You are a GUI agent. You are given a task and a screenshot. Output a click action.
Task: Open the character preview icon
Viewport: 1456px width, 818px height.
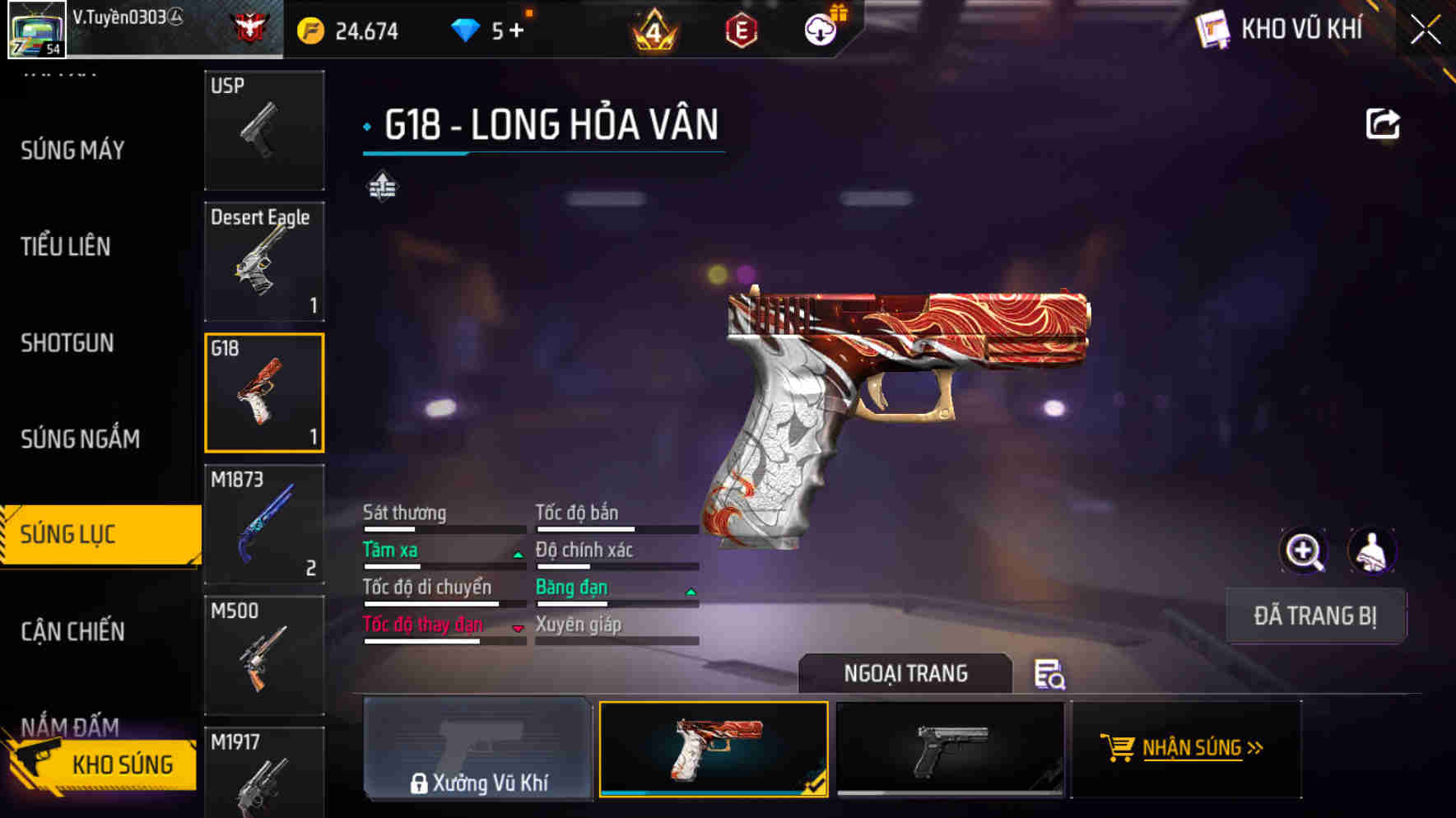pos(1371,551)
